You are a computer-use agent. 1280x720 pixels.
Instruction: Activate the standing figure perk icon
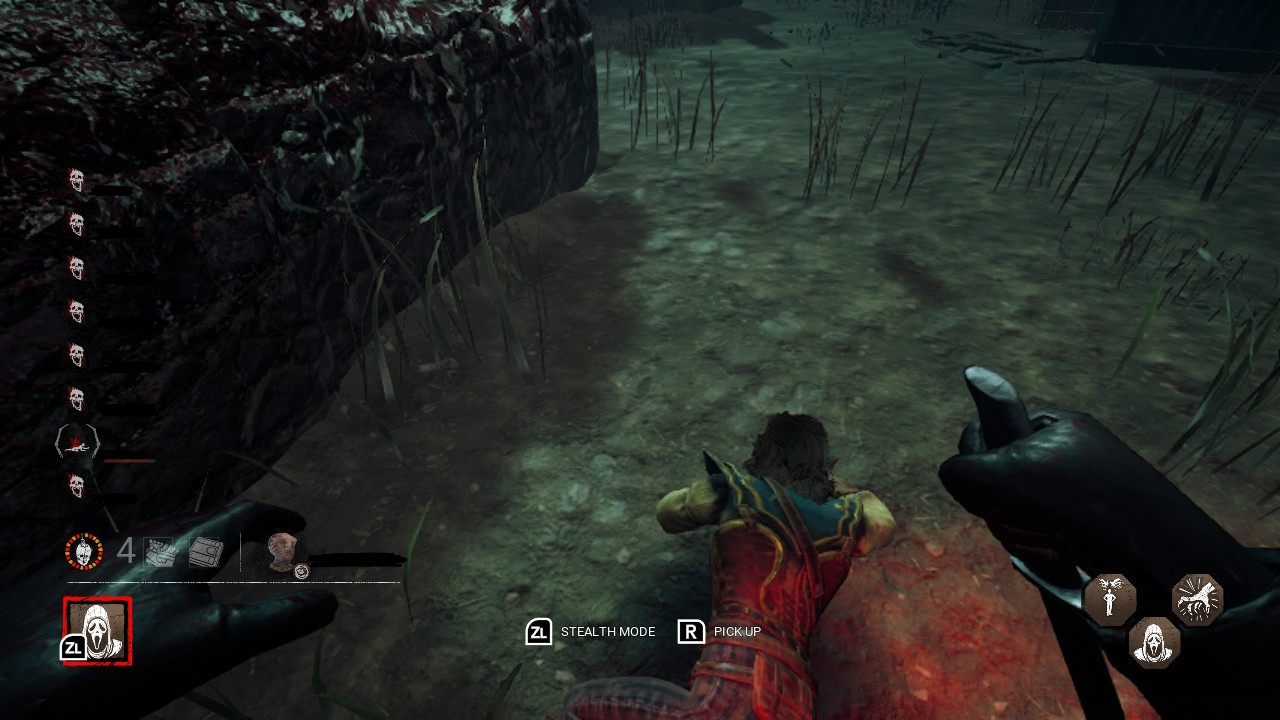[1110, 600]
